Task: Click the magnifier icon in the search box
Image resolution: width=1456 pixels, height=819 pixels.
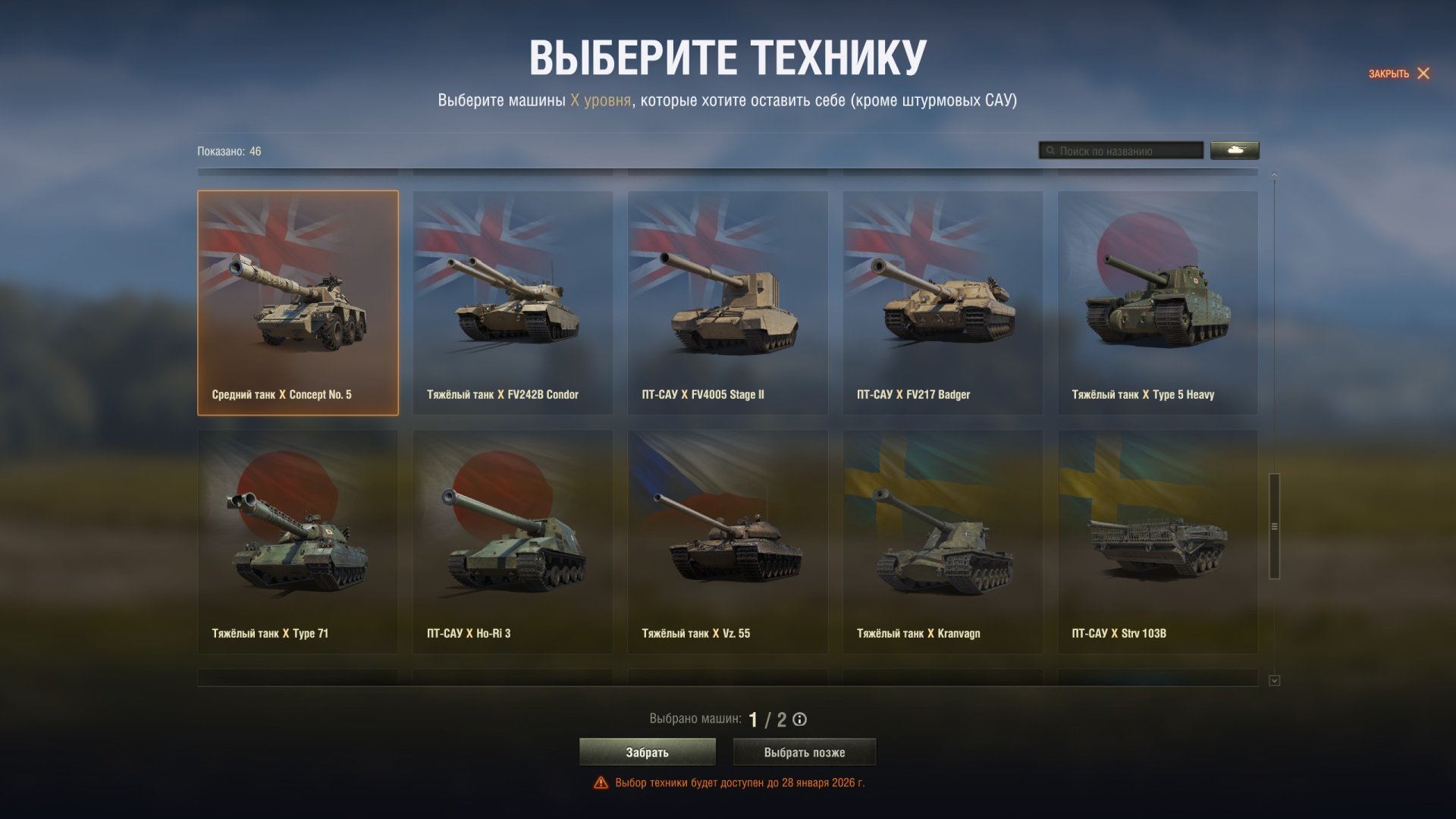Action: (x=1050, y=150)
